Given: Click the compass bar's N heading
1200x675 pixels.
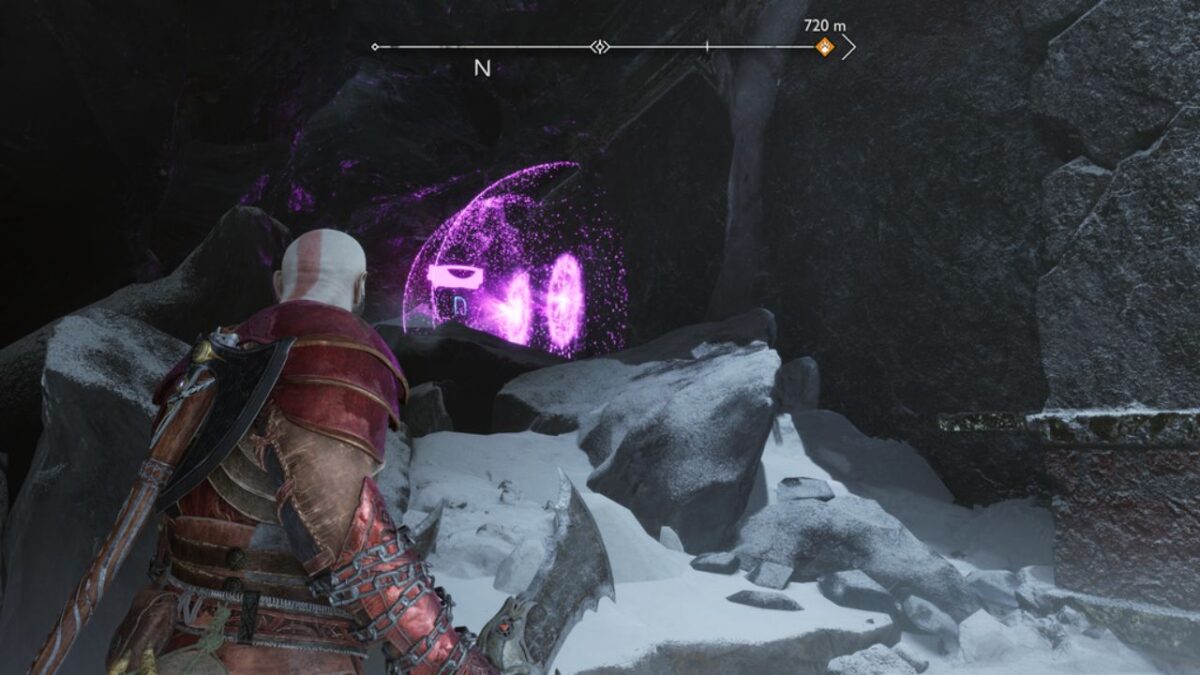Looking at the screenshot, I should pos(482,69).
